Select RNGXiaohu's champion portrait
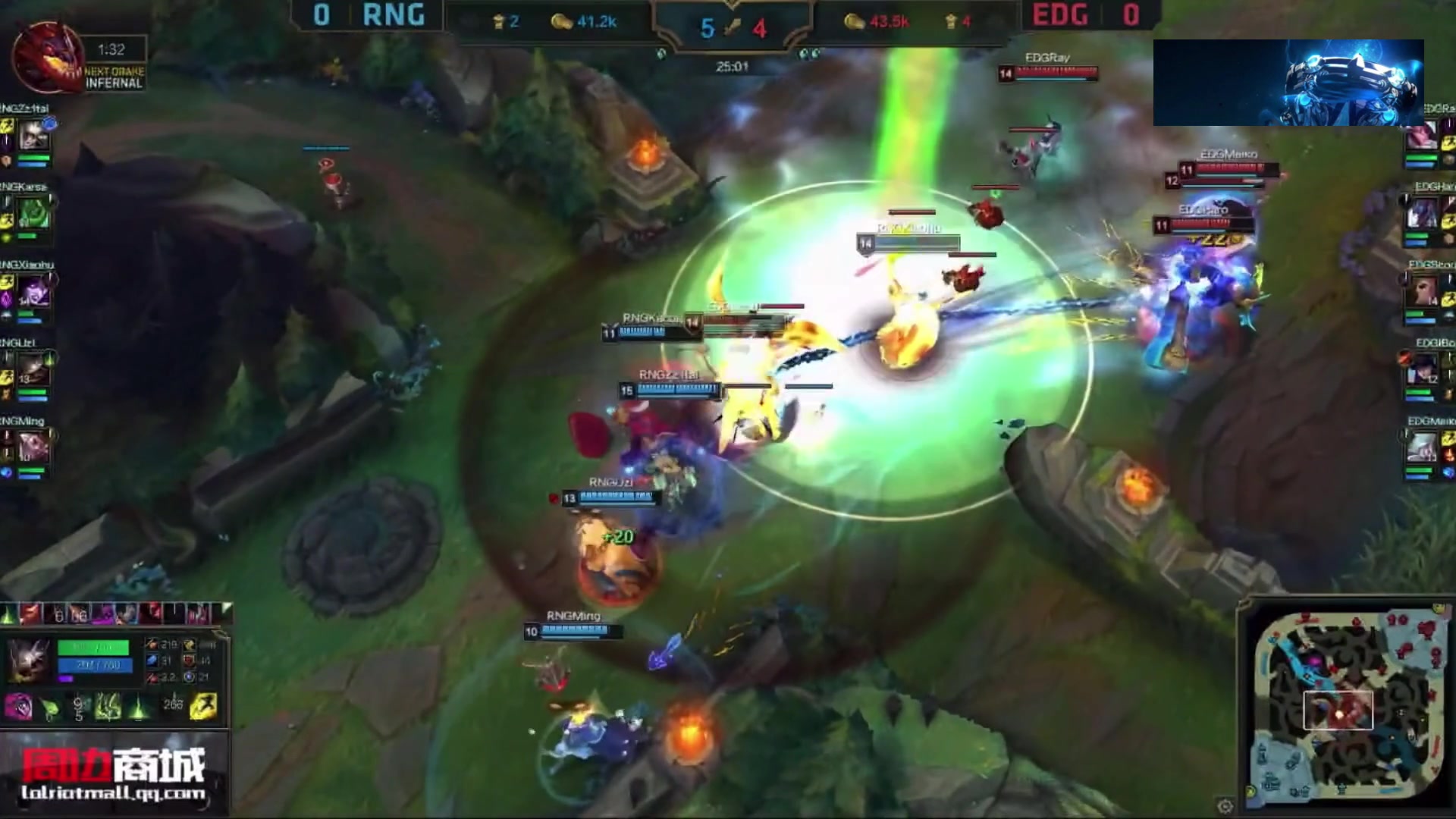Screen dimensions: 1456x819 (35, 293)
